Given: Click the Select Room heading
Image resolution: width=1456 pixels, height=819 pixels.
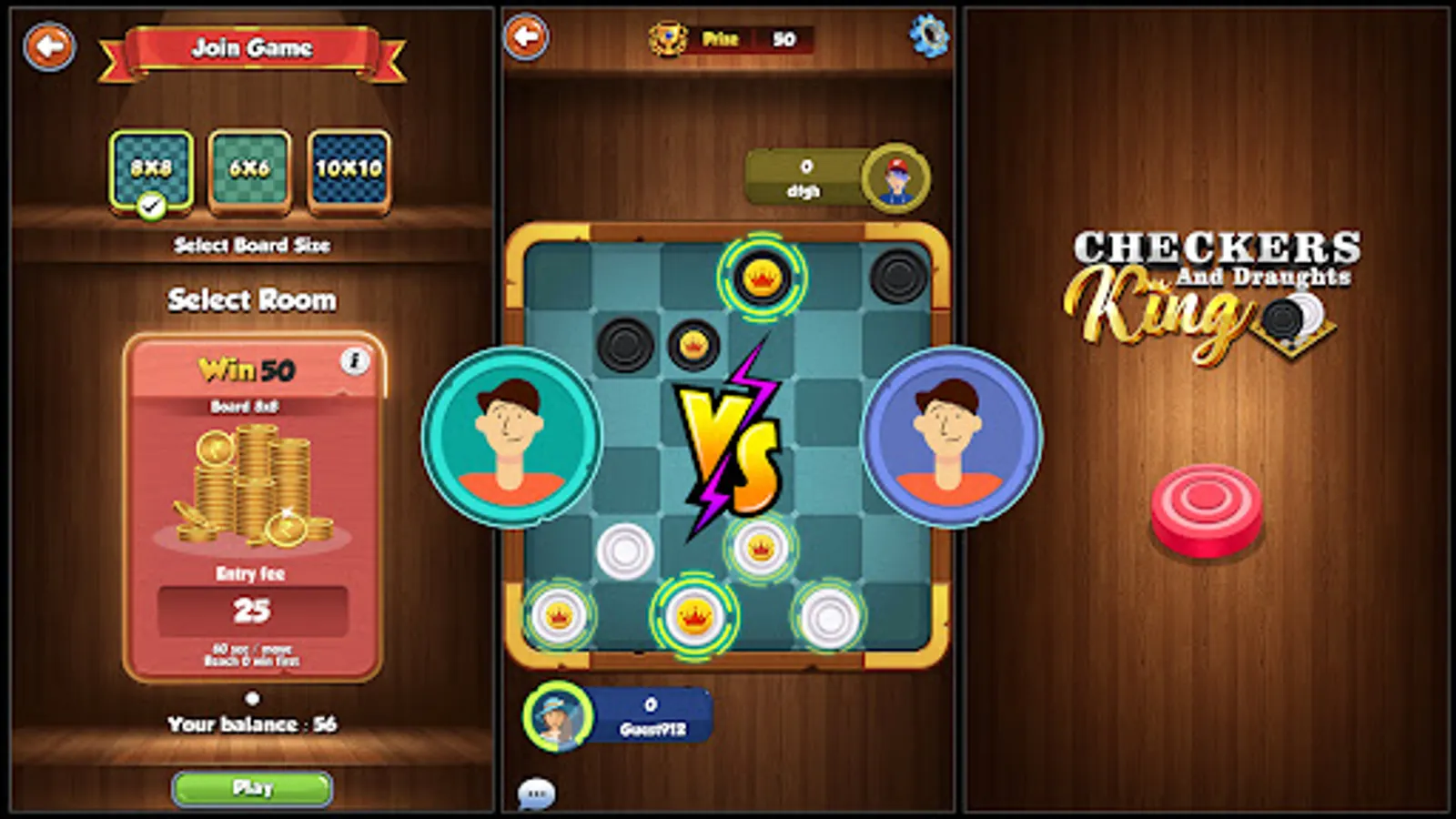Looking at the screenshot, I should 250,298.
